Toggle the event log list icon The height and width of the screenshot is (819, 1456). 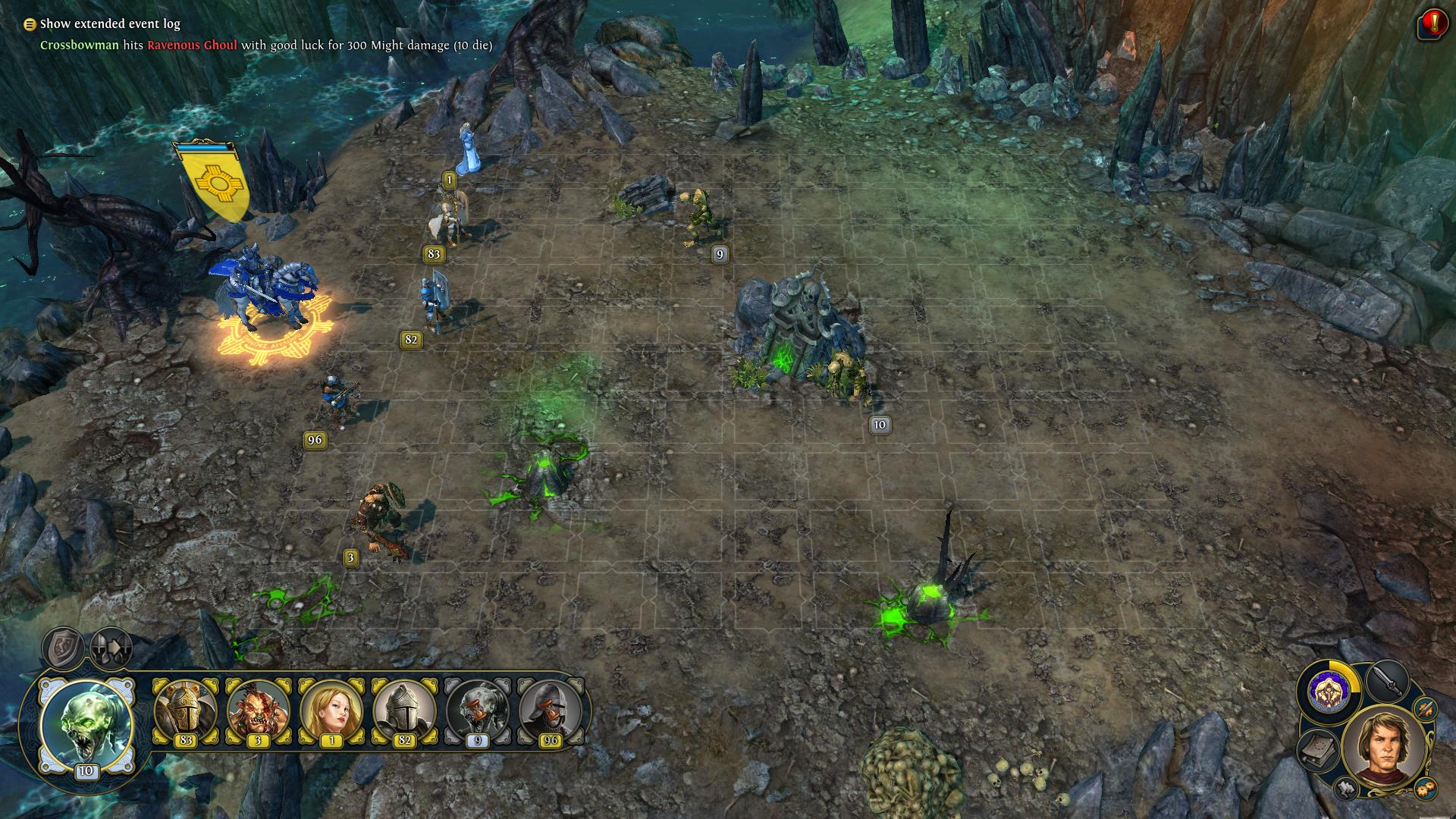(x=30, y=24)
